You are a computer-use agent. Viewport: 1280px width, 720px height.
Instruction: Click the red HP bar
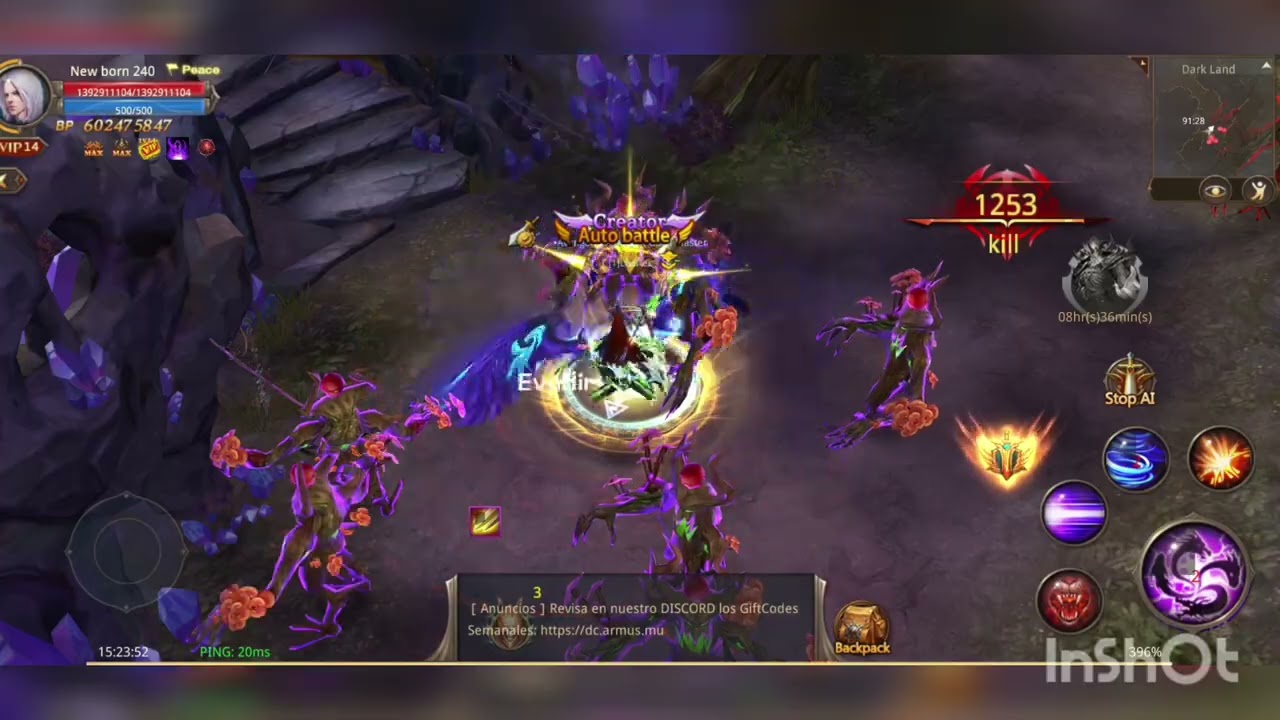tap(133, 91)
